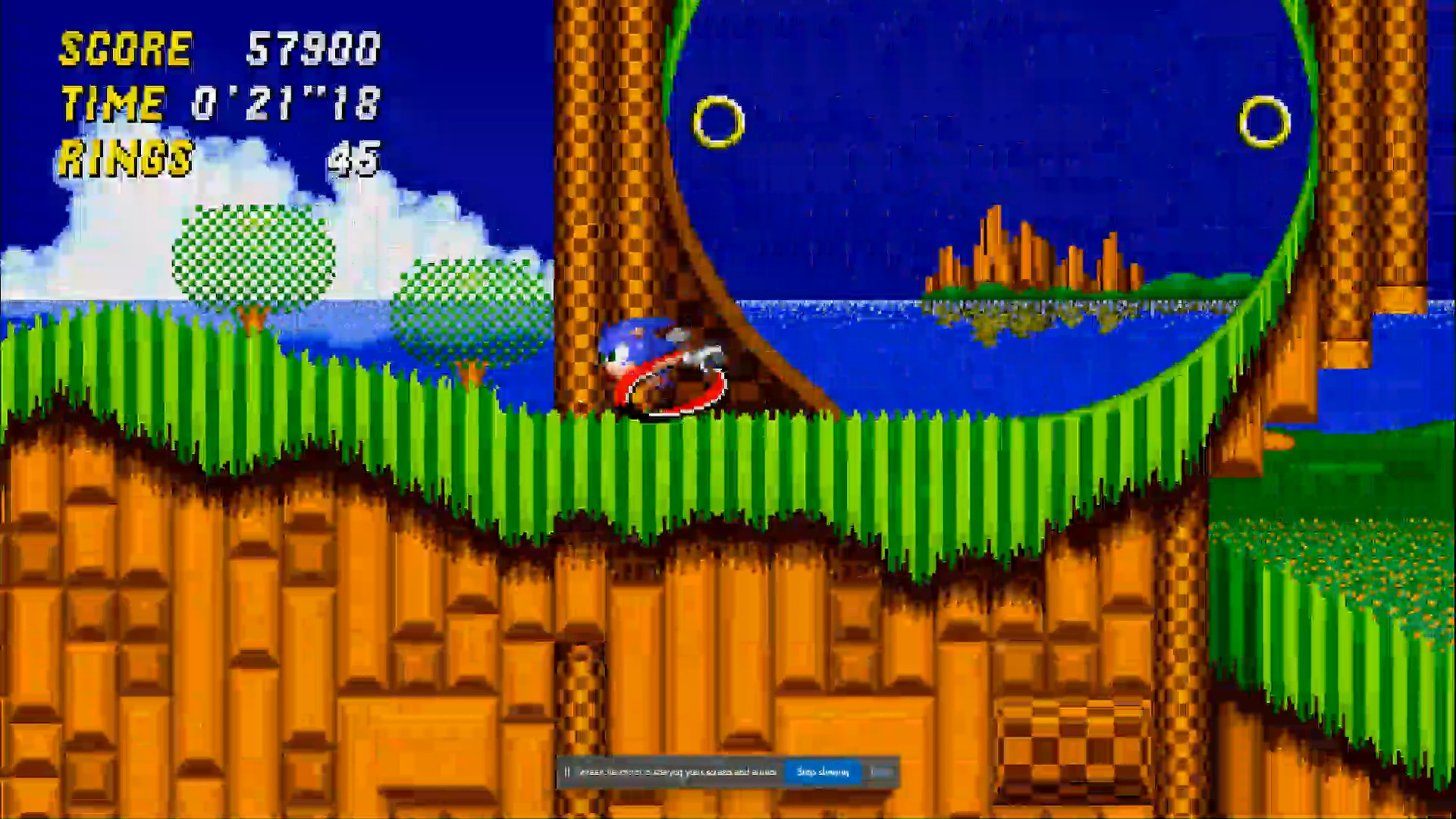
Task: Click the golden ring on the loop's left side
Action: (717, 120)
